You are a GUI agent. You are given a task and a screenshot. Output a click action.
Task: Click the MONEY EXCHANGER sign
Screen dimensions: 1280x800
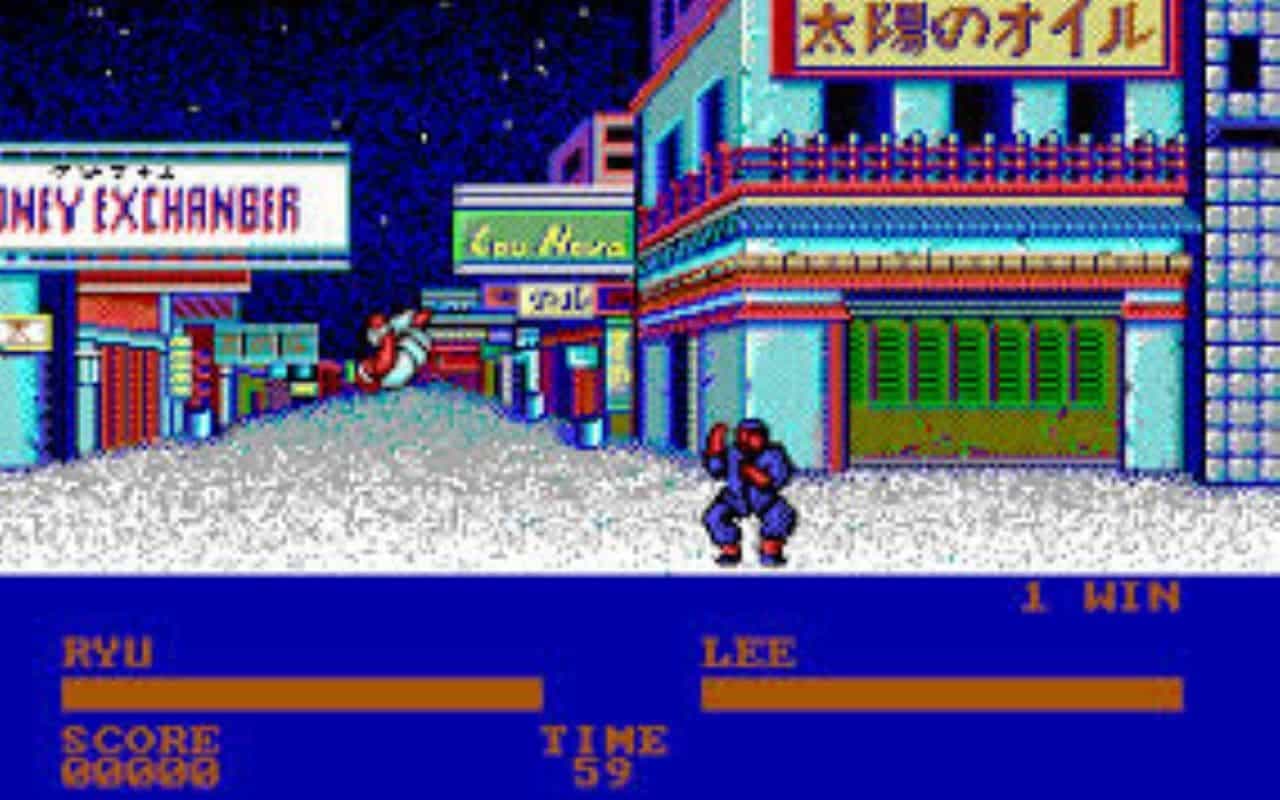point(150,200)
